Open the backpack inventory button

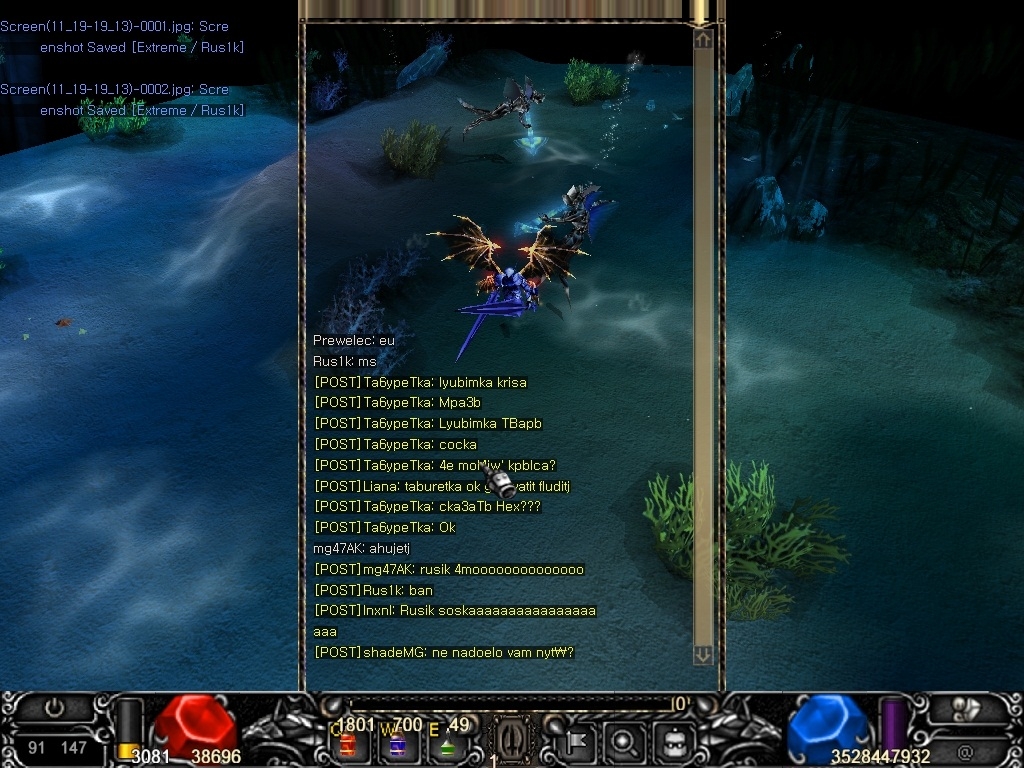click(673, 742)
